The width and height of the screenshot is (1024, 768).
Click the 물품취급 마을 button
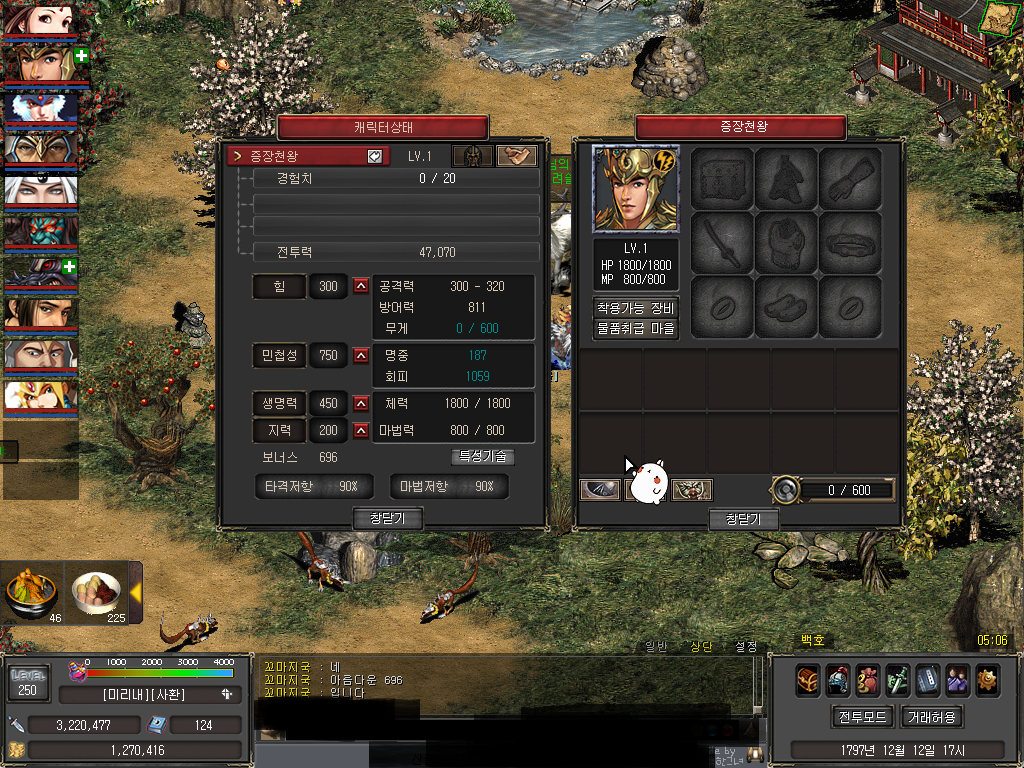click(x=636, y=328)
